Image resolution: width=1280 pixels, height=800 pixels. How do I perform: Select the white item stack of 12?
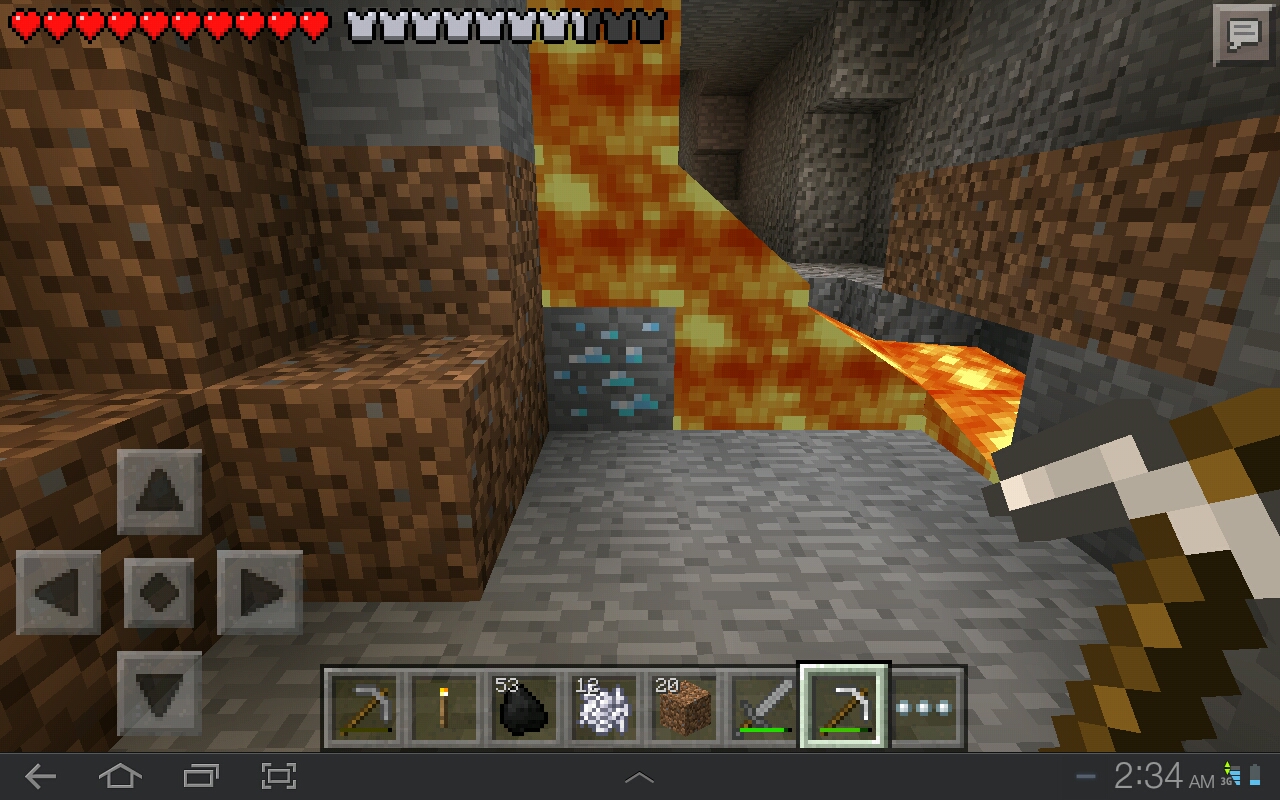pyautogui.click(x=600, y=708)
